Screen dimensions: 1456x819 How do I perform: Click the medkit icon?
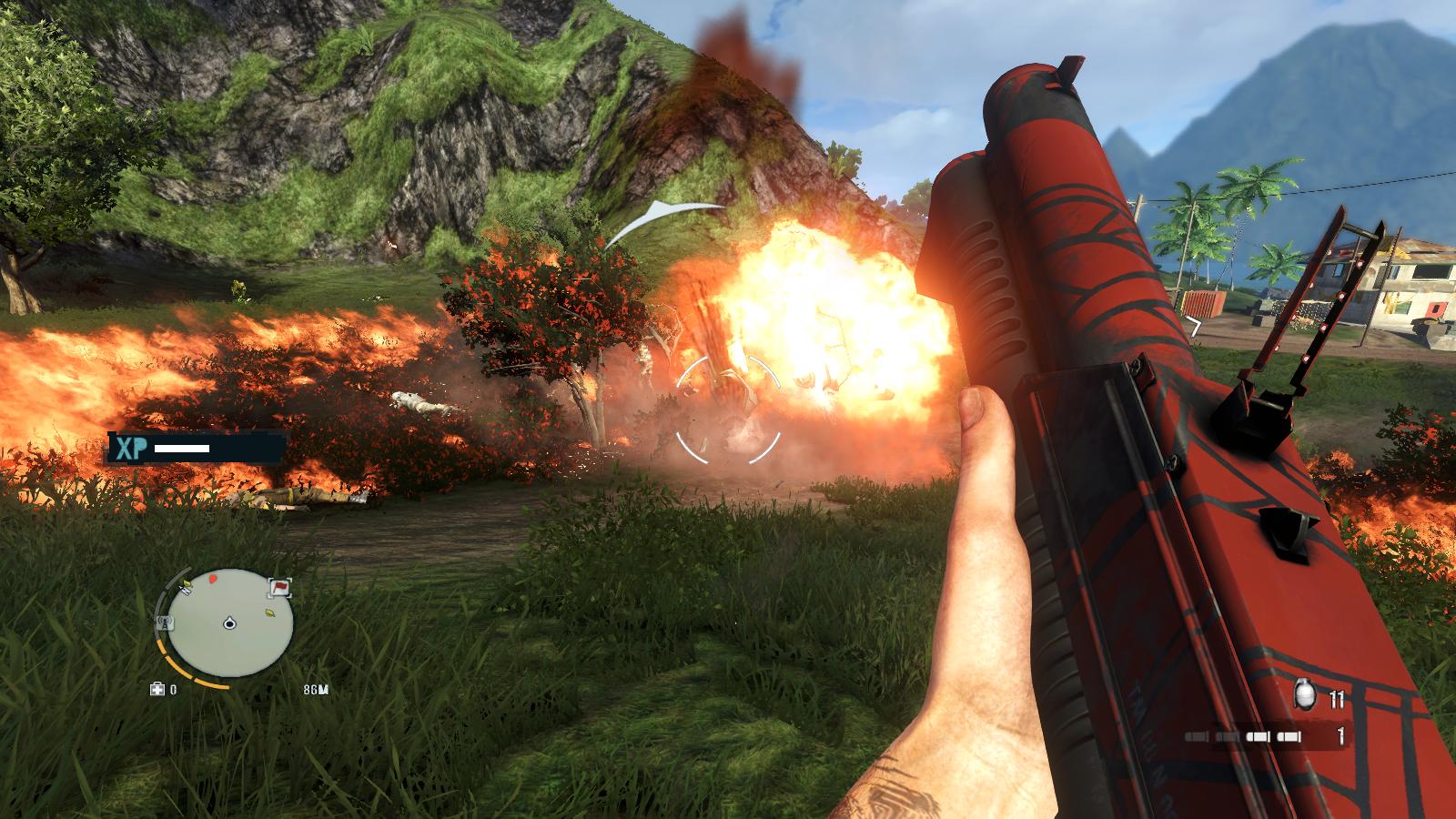157,690
